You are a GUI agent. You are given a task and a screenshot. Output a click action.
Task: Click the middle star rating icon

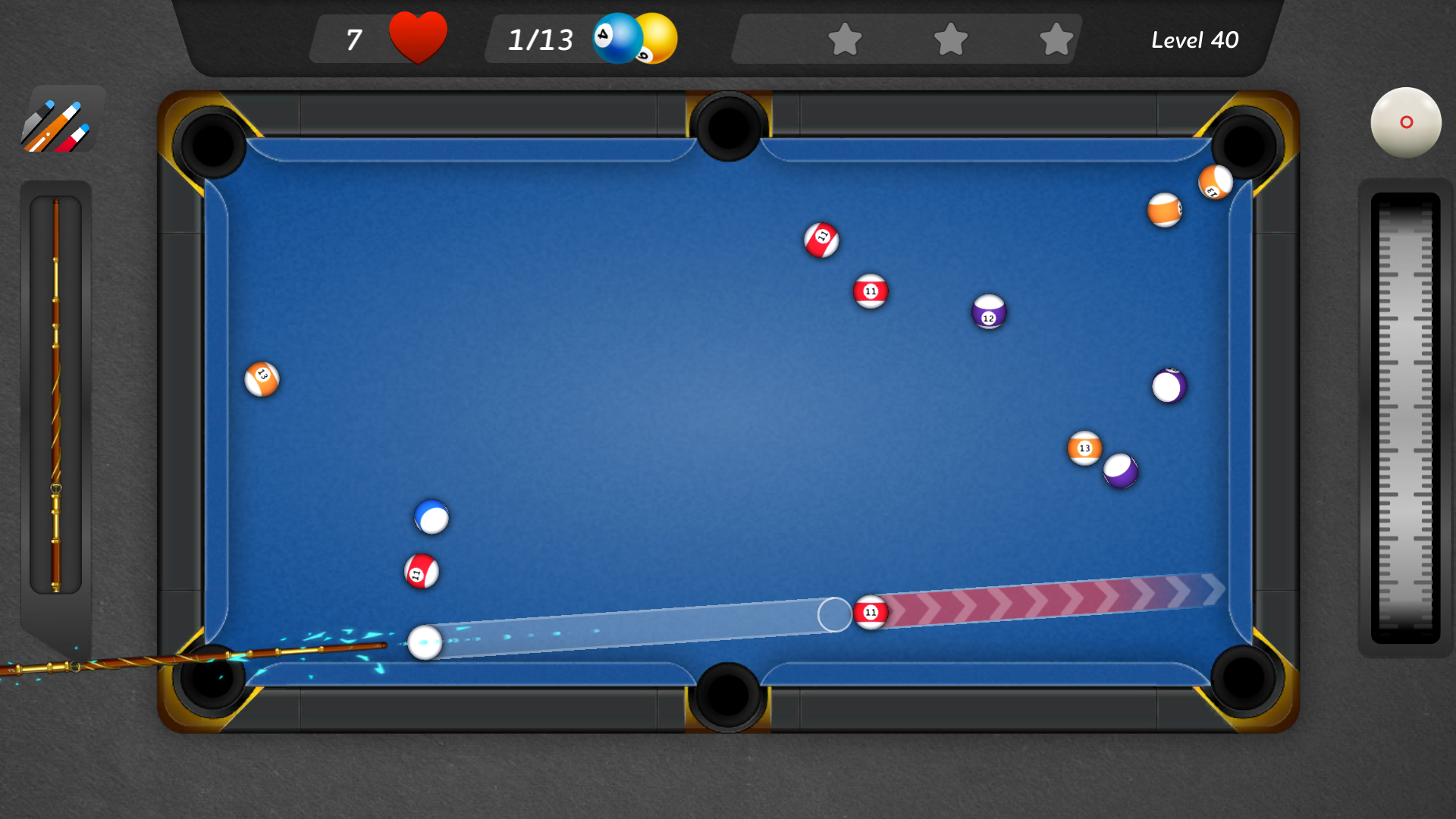point(950,39)
